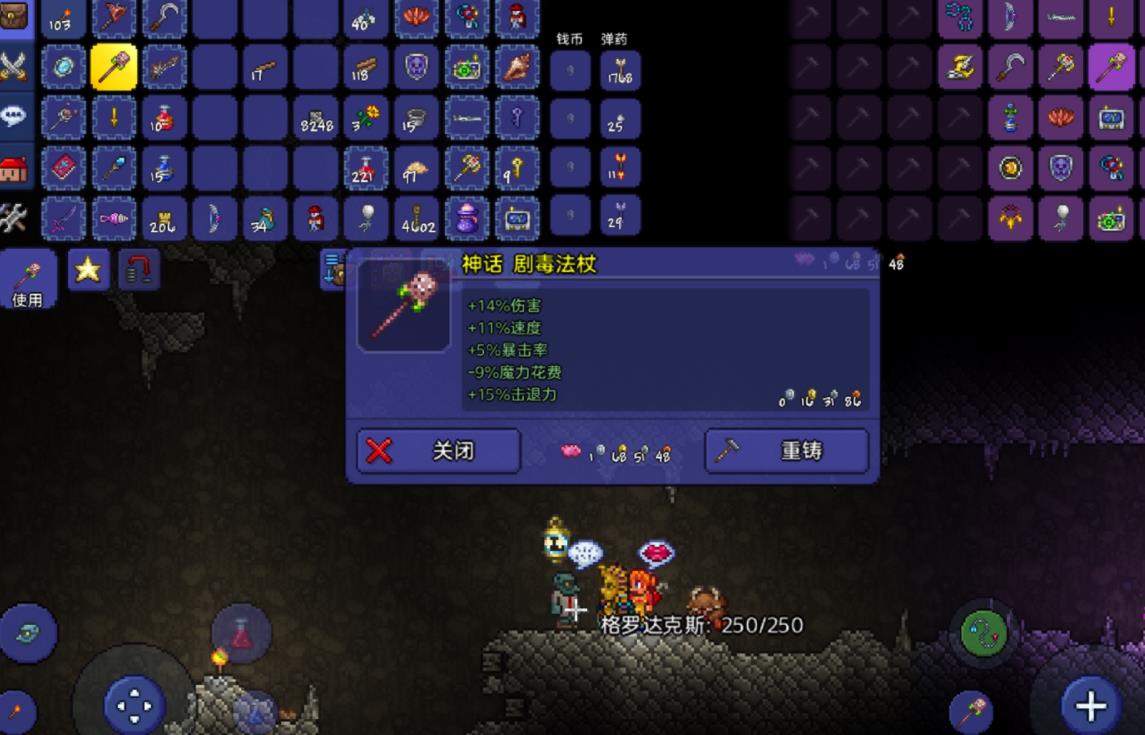Choose the purple skull shield in purple grid

click(1060, 167)
